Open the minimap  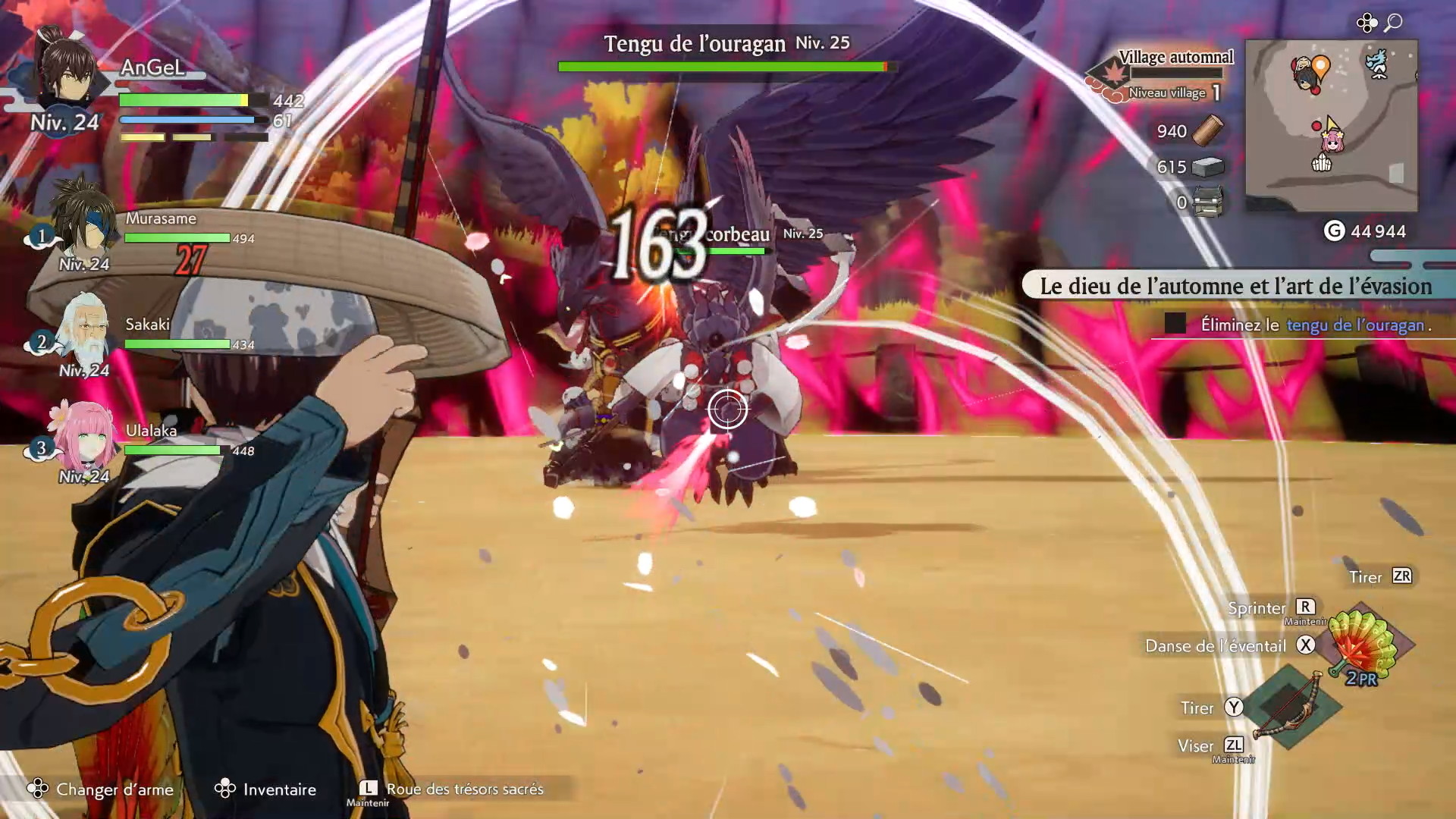point(1331,125)
